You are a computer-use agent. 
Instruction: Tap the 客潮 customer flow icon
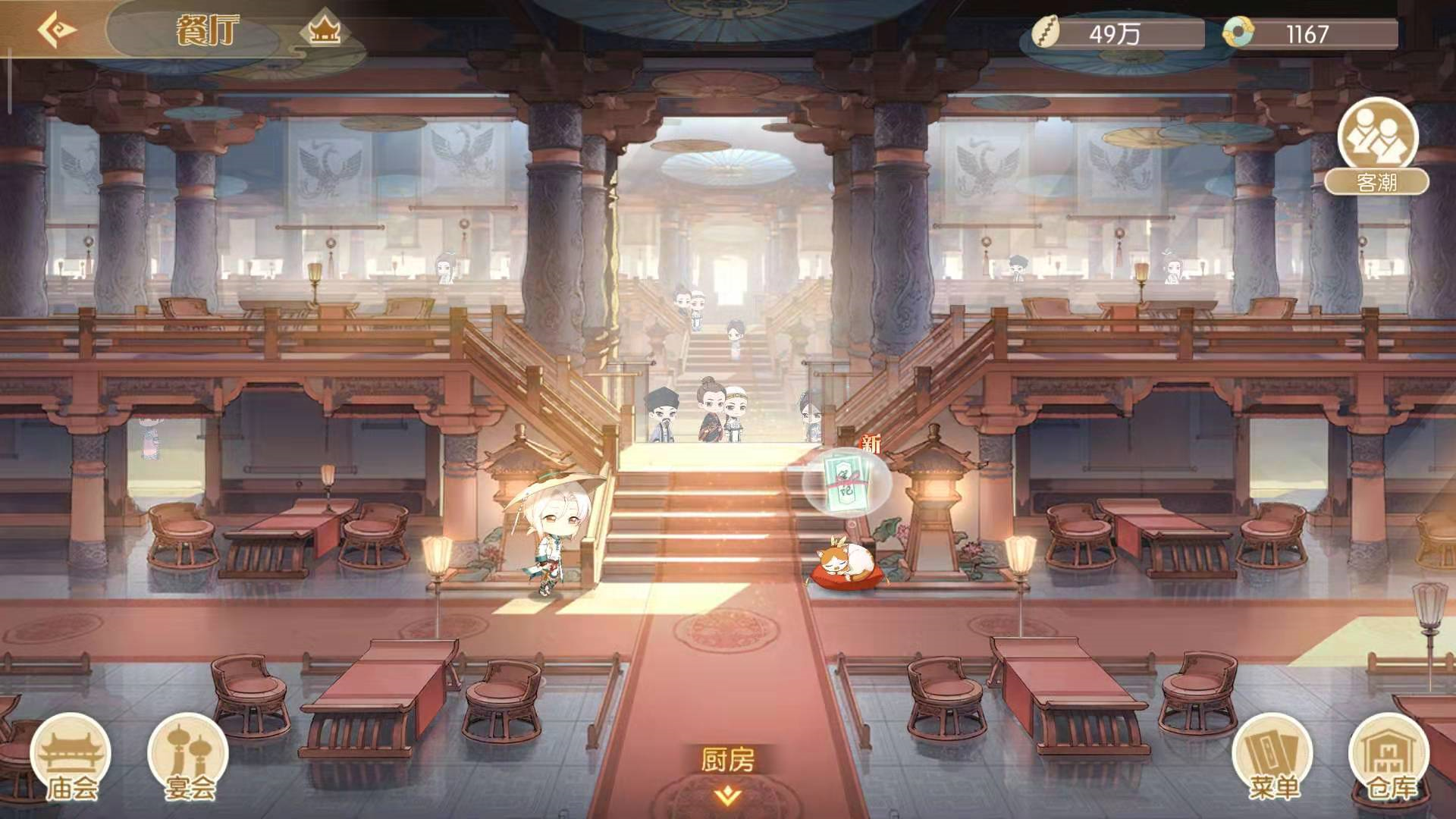coord(1376,140)
